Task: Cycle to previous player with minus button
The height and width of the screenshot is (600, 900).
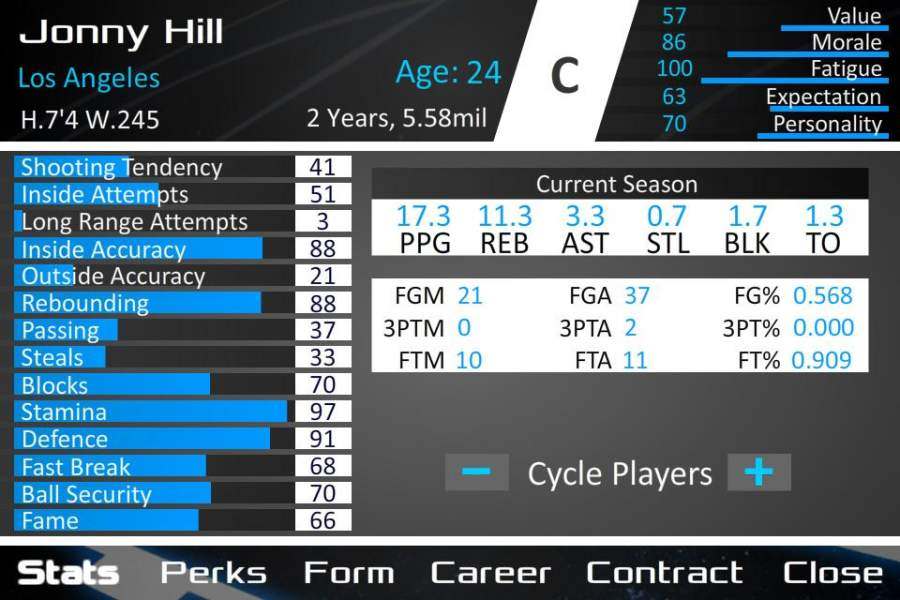Action: [x=477, y=472]
